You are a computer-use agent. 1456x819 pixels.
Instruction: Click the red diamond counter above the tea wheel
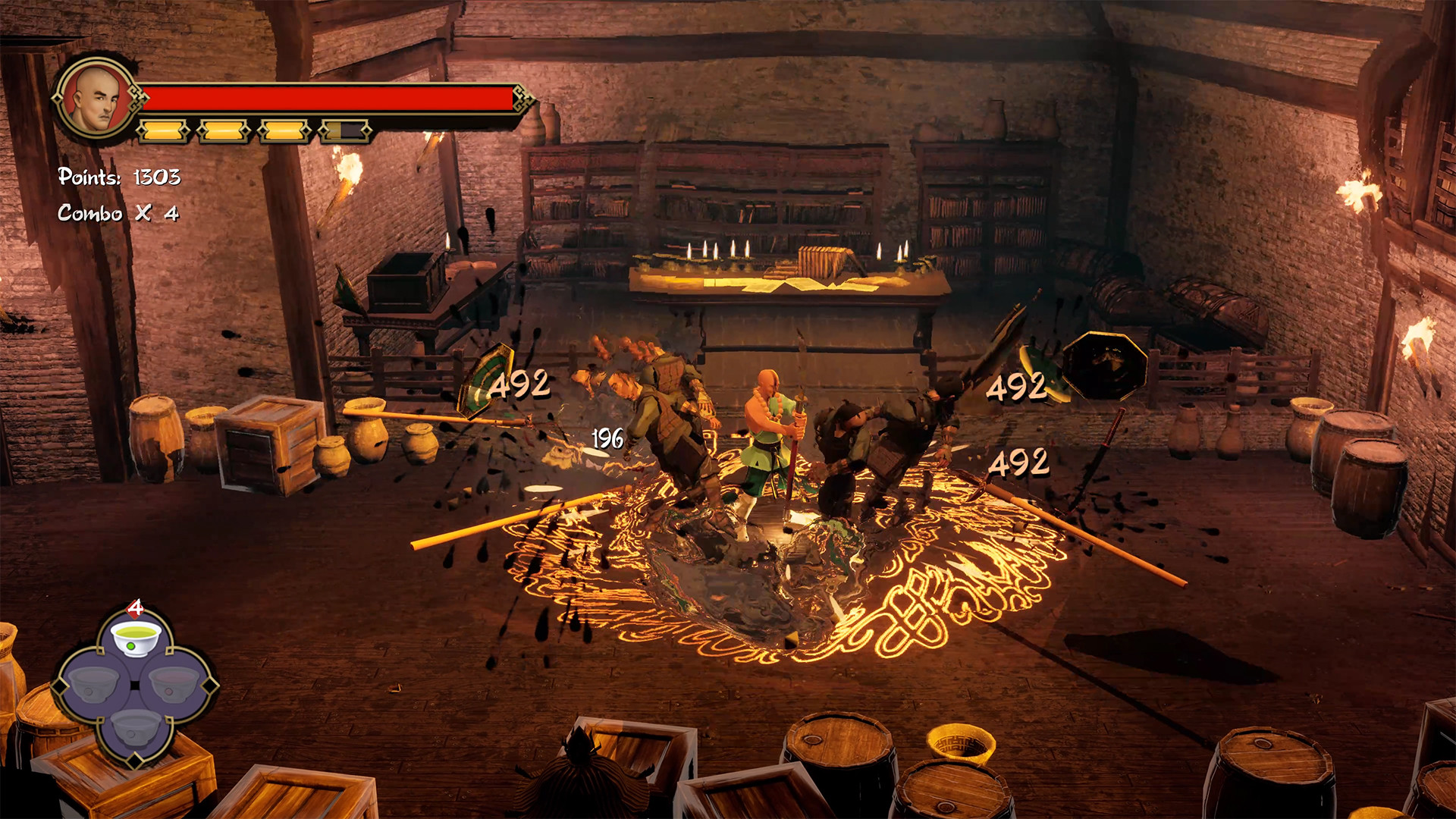point(135,607)
